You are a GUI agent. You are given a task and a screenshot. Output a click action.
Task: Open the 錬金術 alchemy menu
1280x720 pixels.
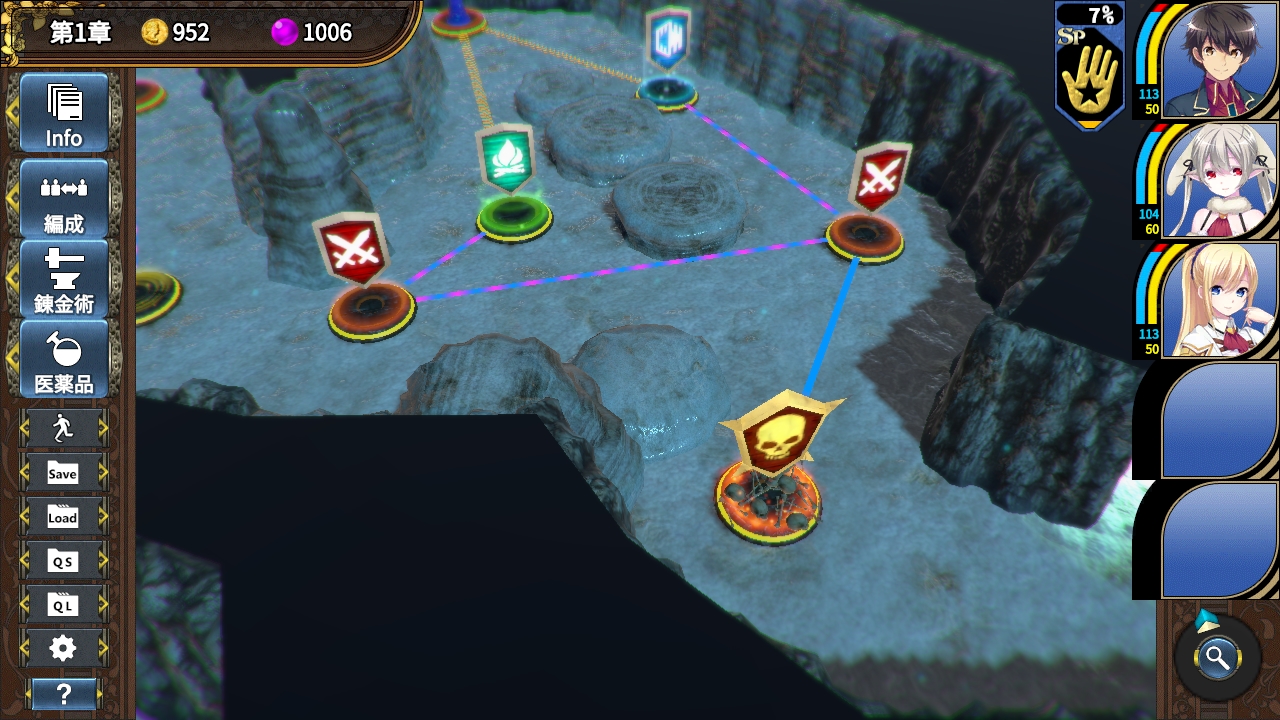click(63, 279)
